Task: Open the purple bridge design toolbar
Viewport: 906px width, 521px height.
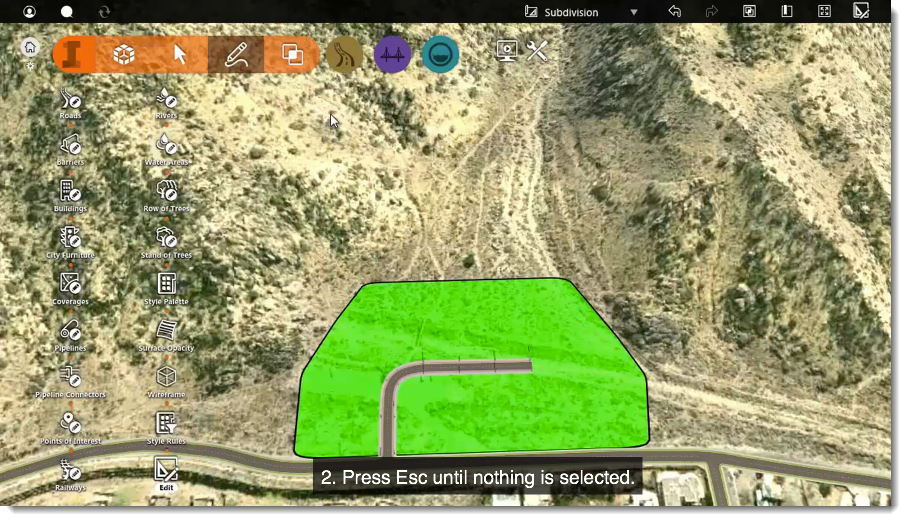Action: coord(393,54)
